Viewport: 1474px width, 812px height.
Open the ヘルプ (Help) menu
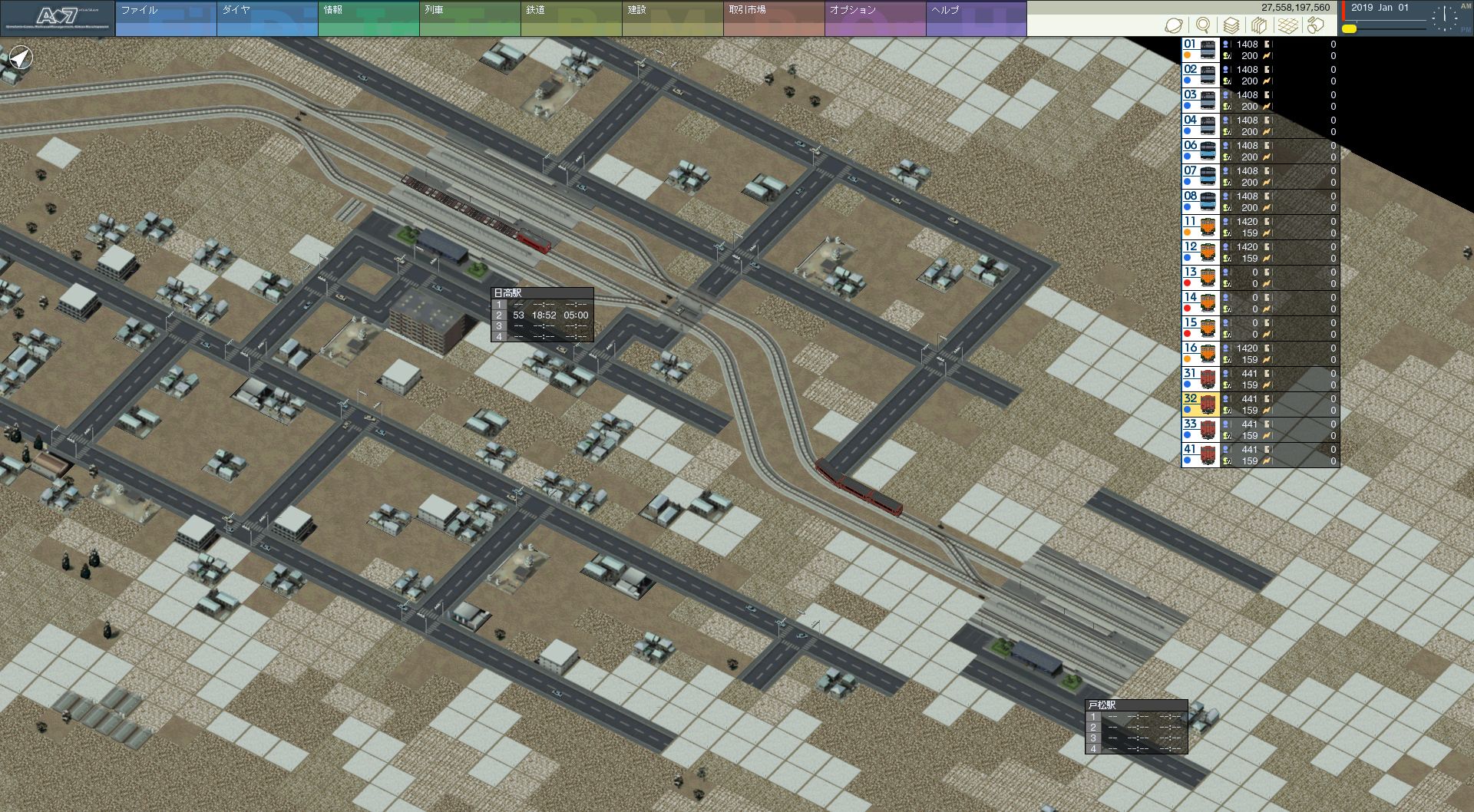click(976, 18)
